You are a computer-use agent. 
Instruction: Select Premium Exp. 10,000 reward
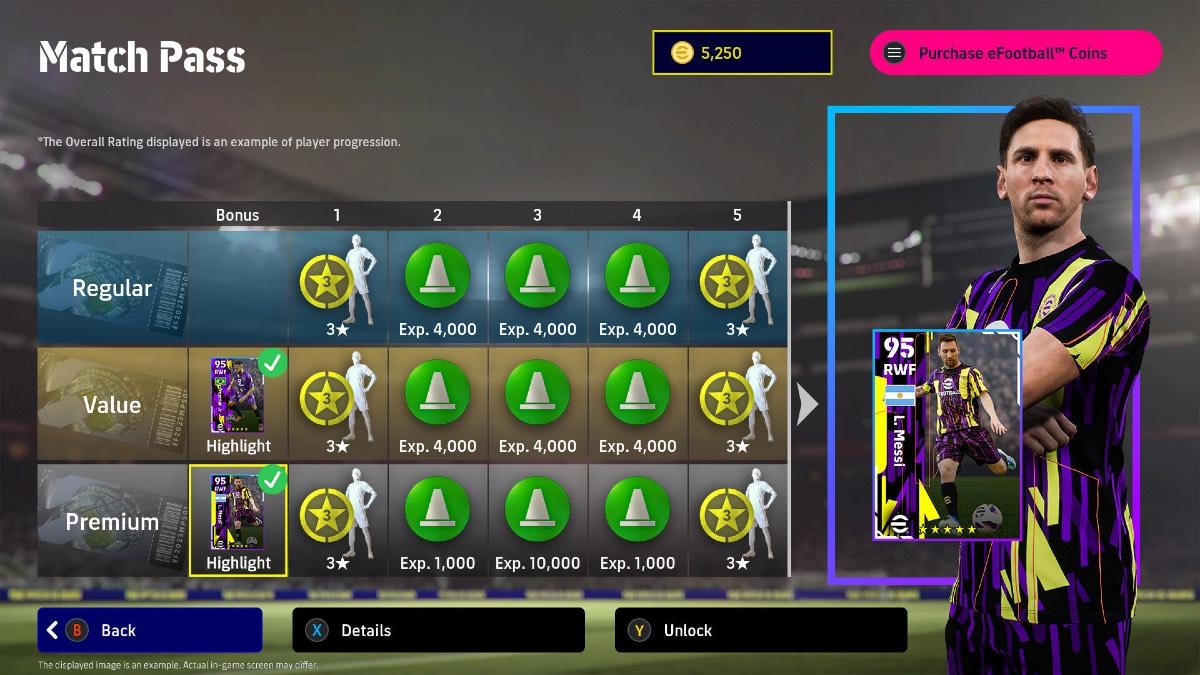(538, 520)
